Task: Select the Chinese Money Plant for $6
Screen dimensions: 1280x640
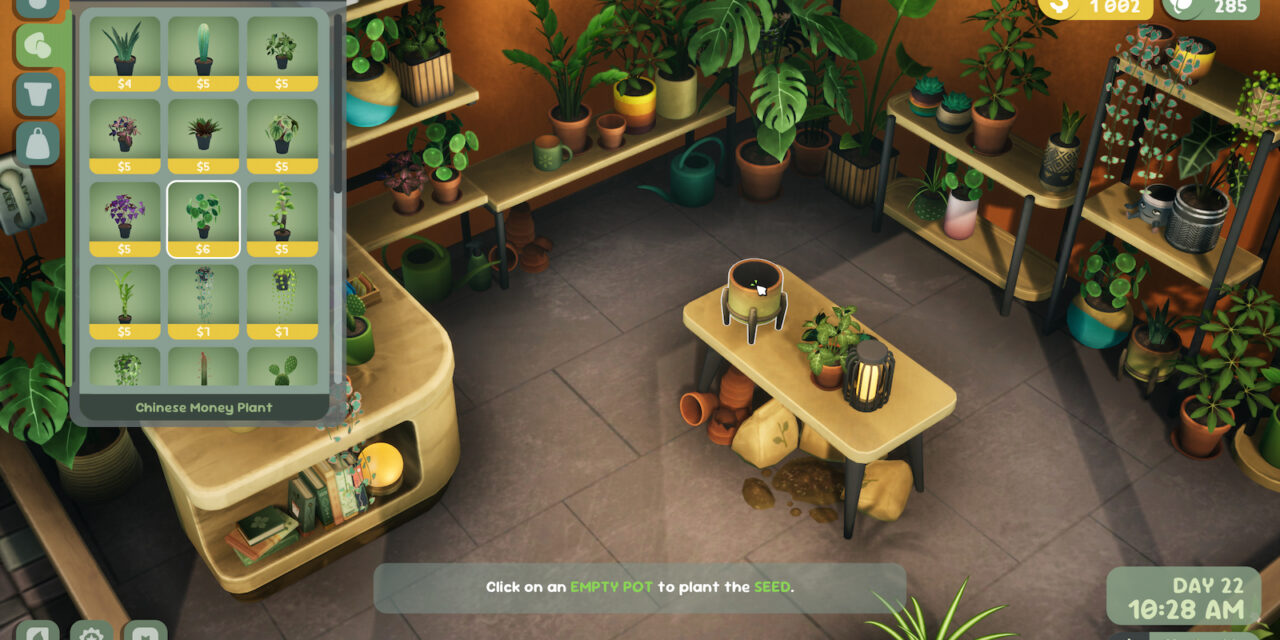Action: click(203, 218)
